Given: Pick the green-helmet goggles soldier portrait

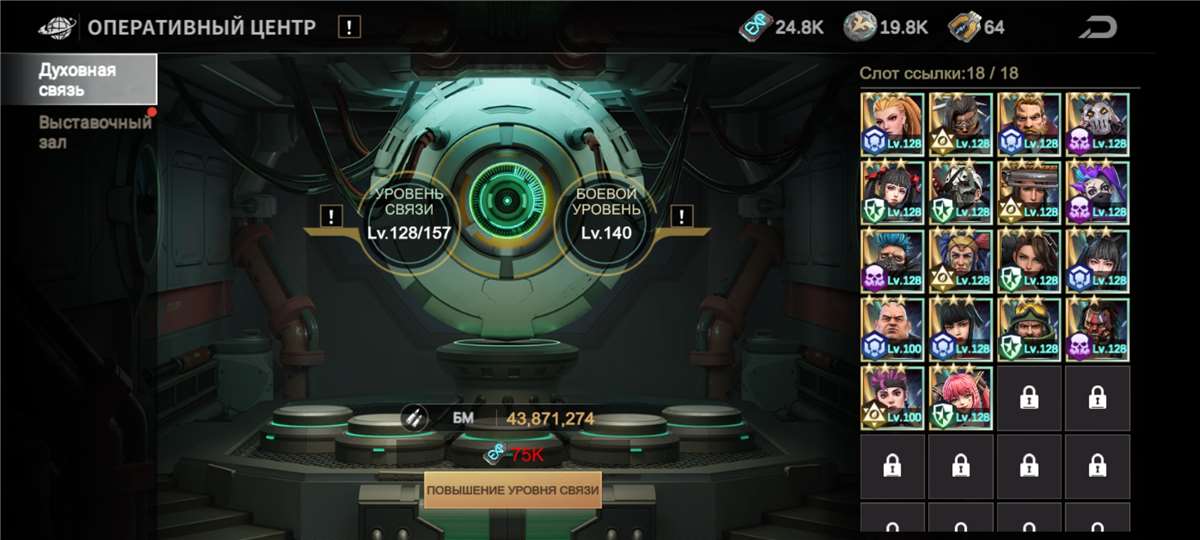Looking at the screenshot, I should tap(1029, 330).
